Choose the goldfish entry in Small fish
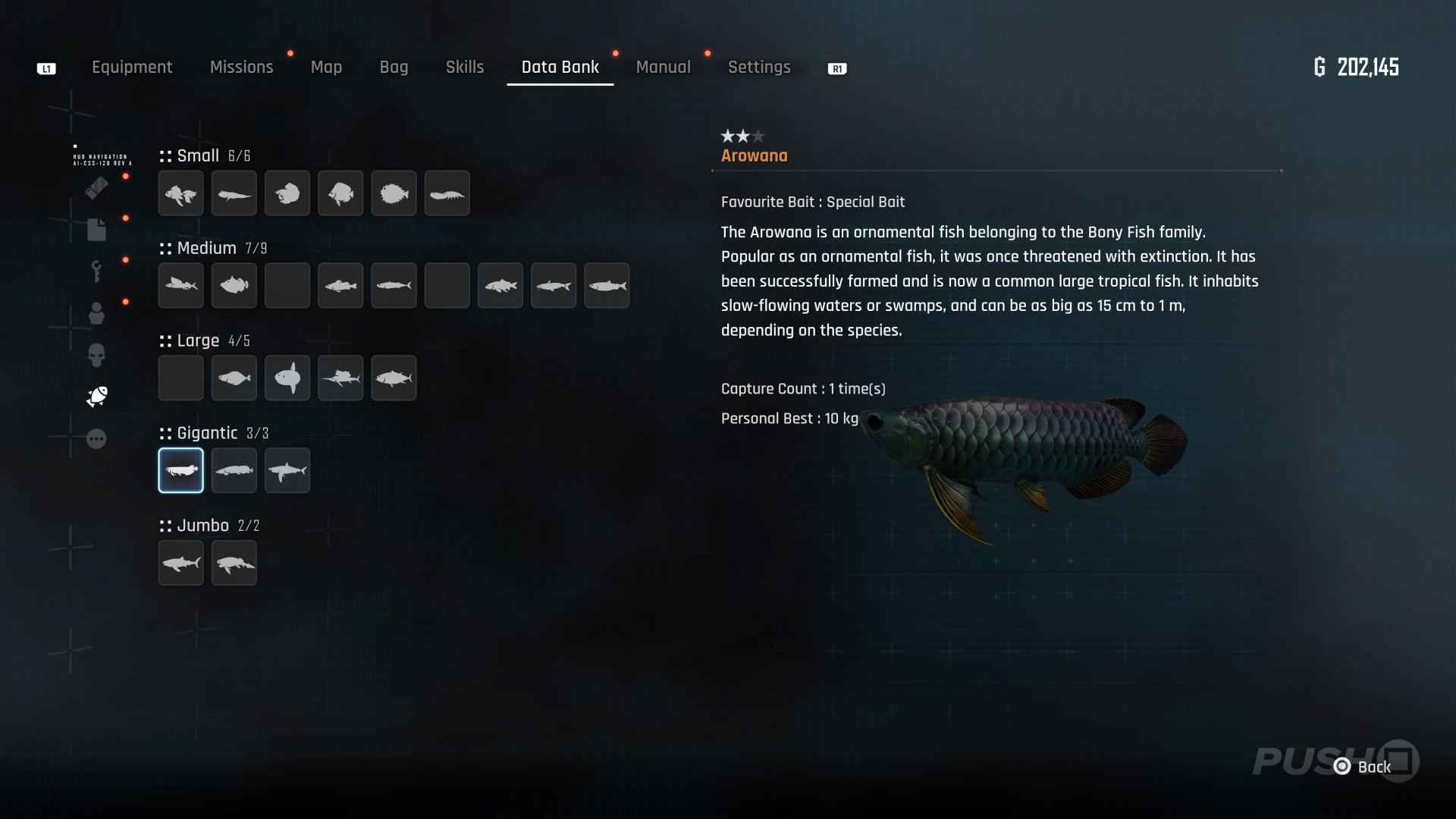The height and width of the screenshot is (819, 1456). pos(180,193)
